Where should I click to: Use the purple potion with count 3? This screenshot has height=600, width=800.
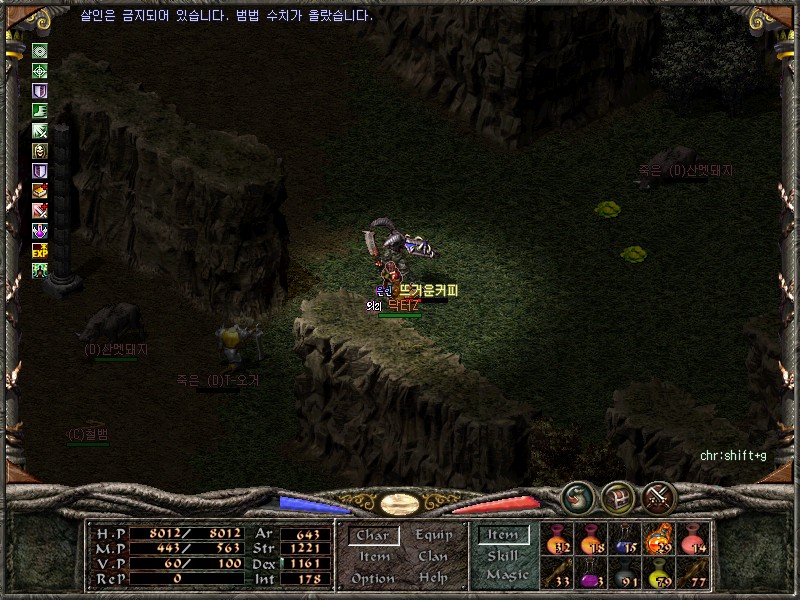pos(591,573)
